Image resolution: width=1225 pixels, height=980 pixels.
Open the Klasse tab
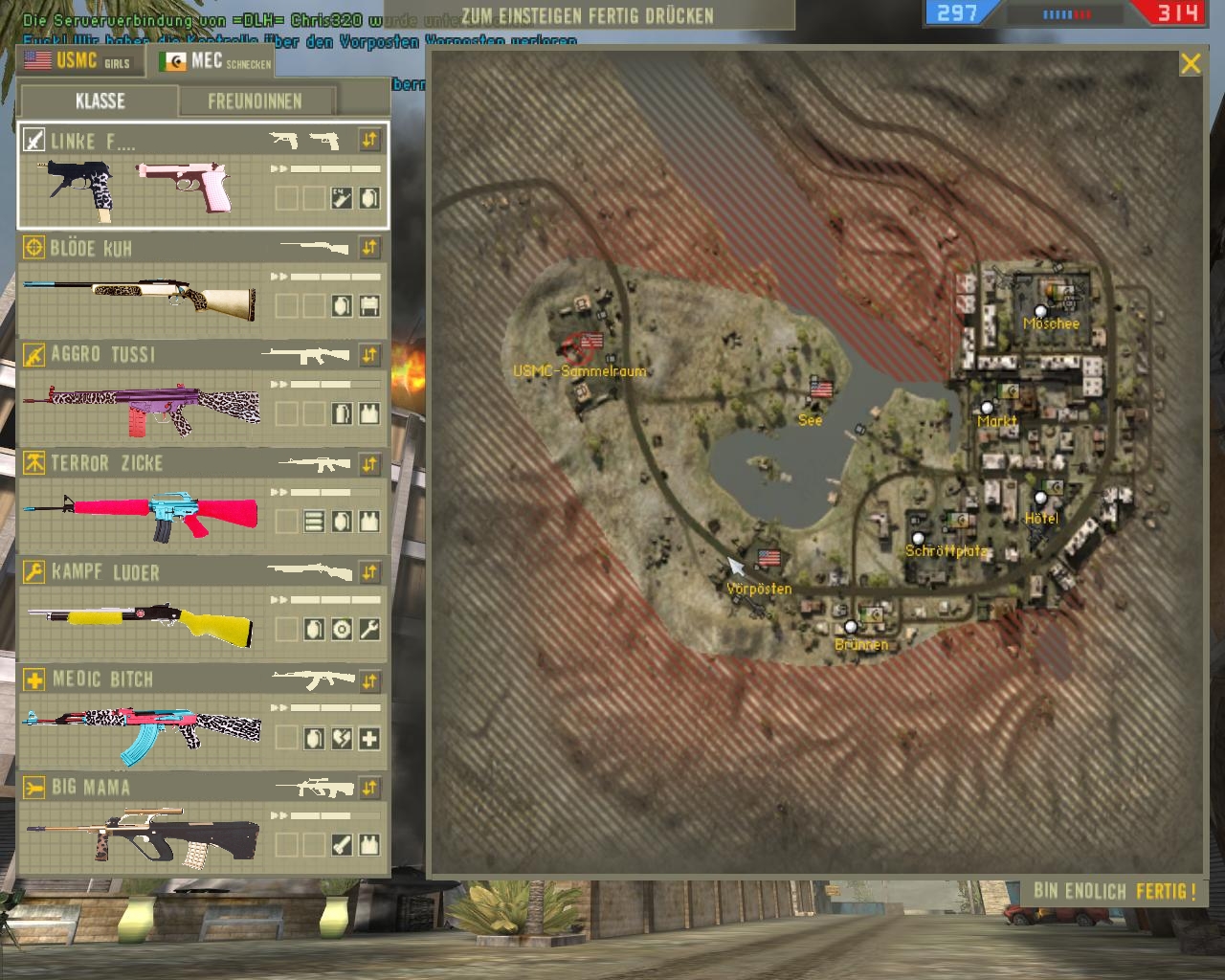(100, 101)
